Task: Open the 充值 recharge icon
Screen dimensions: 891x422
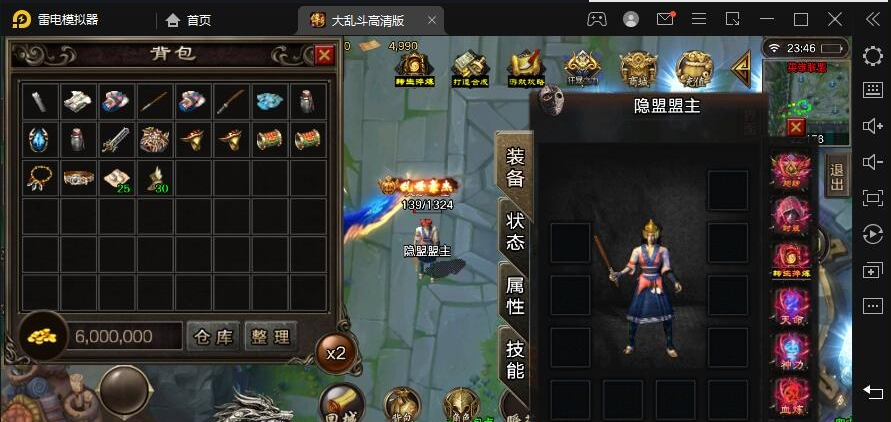Action: click(690, 68)
